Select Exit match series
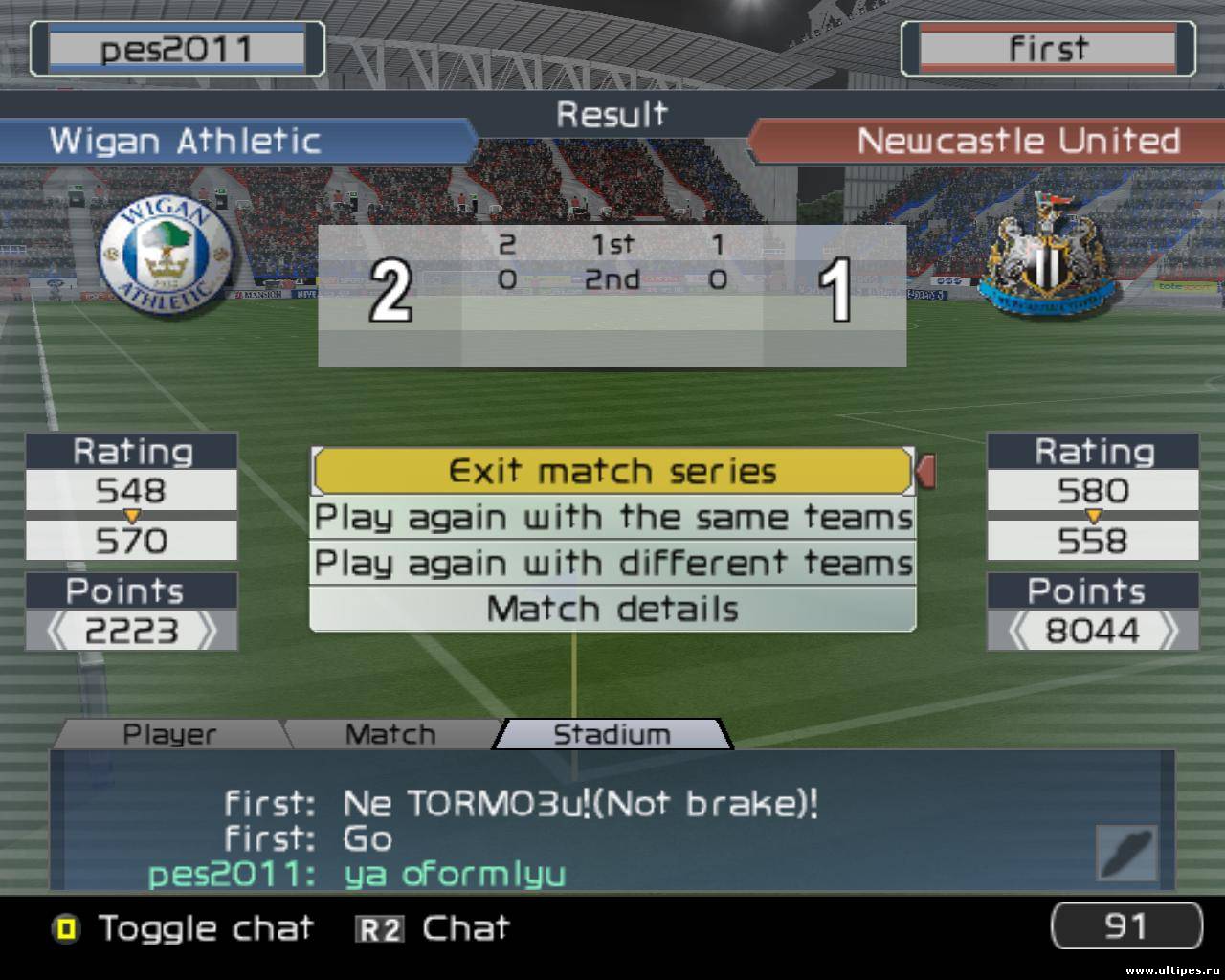The height and width of the screenshot is (980, 1225). click(x=612, y=471)
